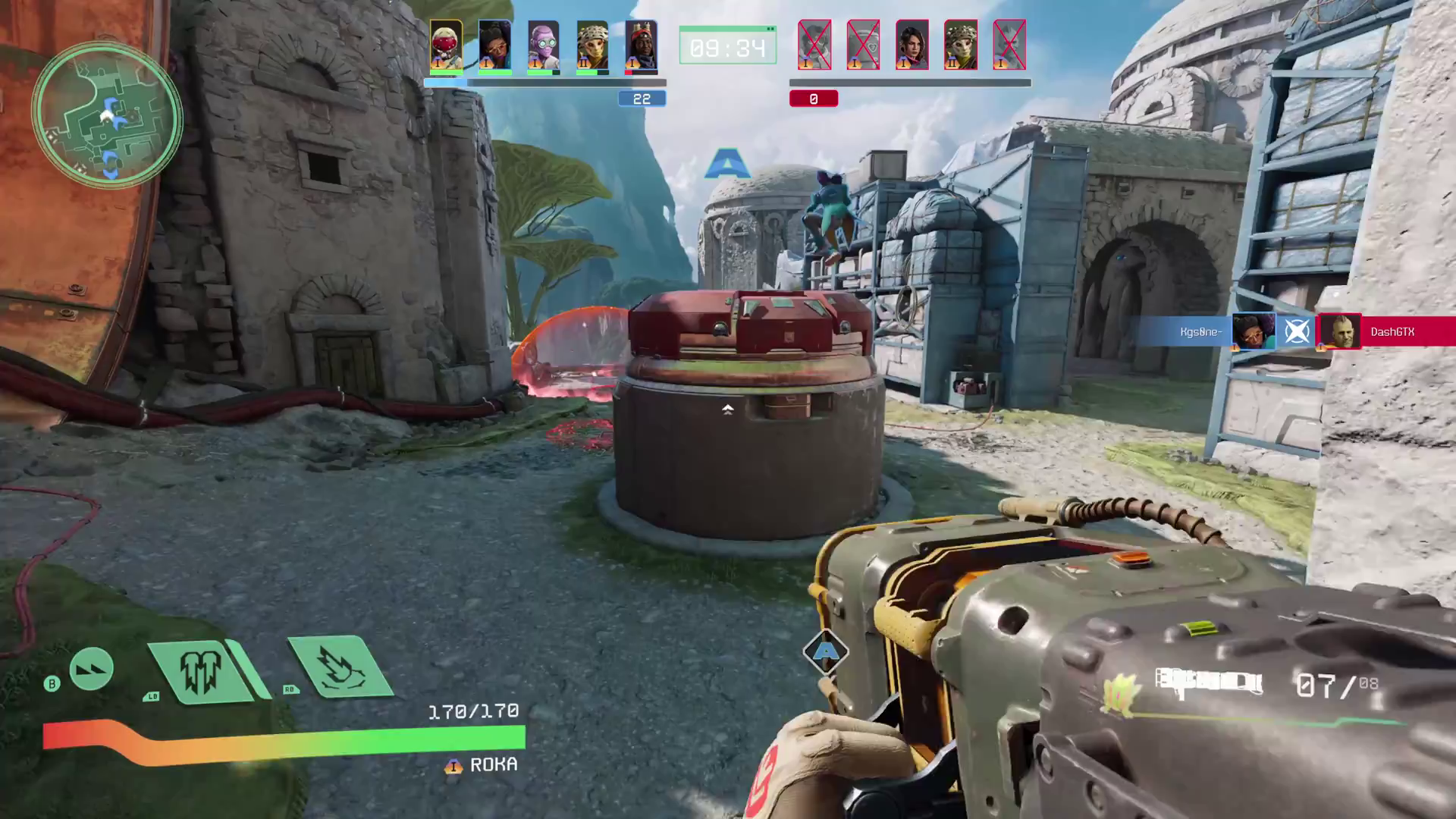Select the red-team mushroom-hat alien portrait
The image size is (1456, 819).
coord(960,45)
